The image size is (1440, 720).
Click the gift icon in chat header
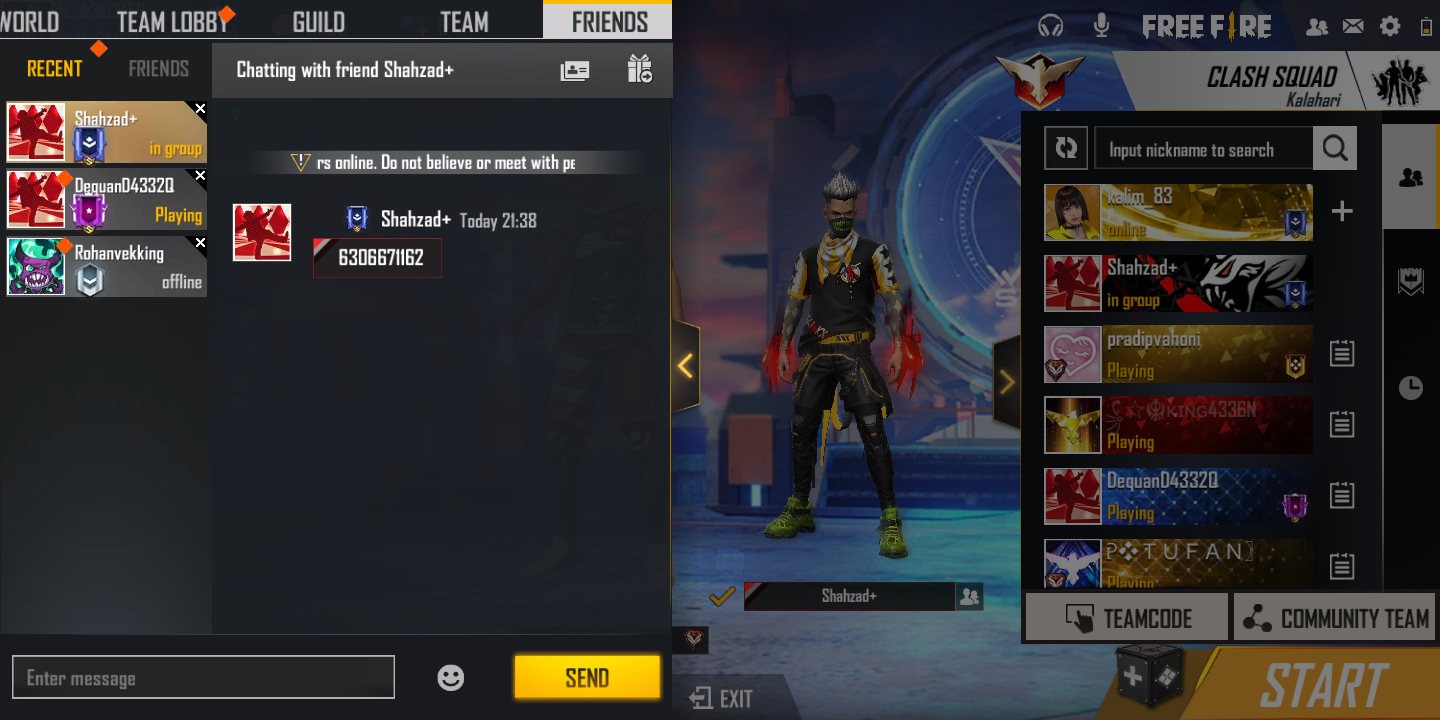pyautogui.click(x=640, y=70)
